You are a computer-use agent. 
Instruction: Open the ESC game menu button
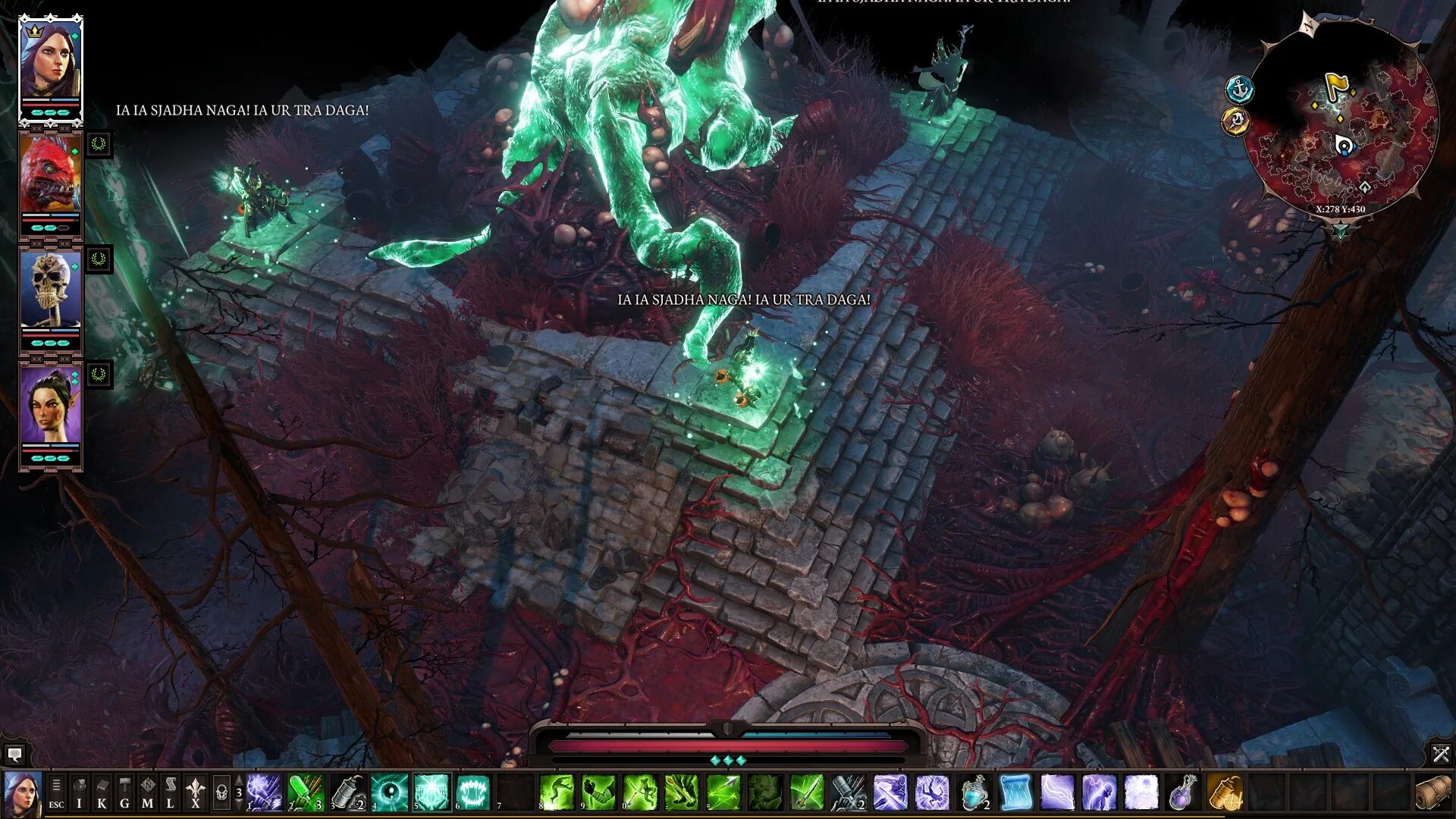pos(56,793)
